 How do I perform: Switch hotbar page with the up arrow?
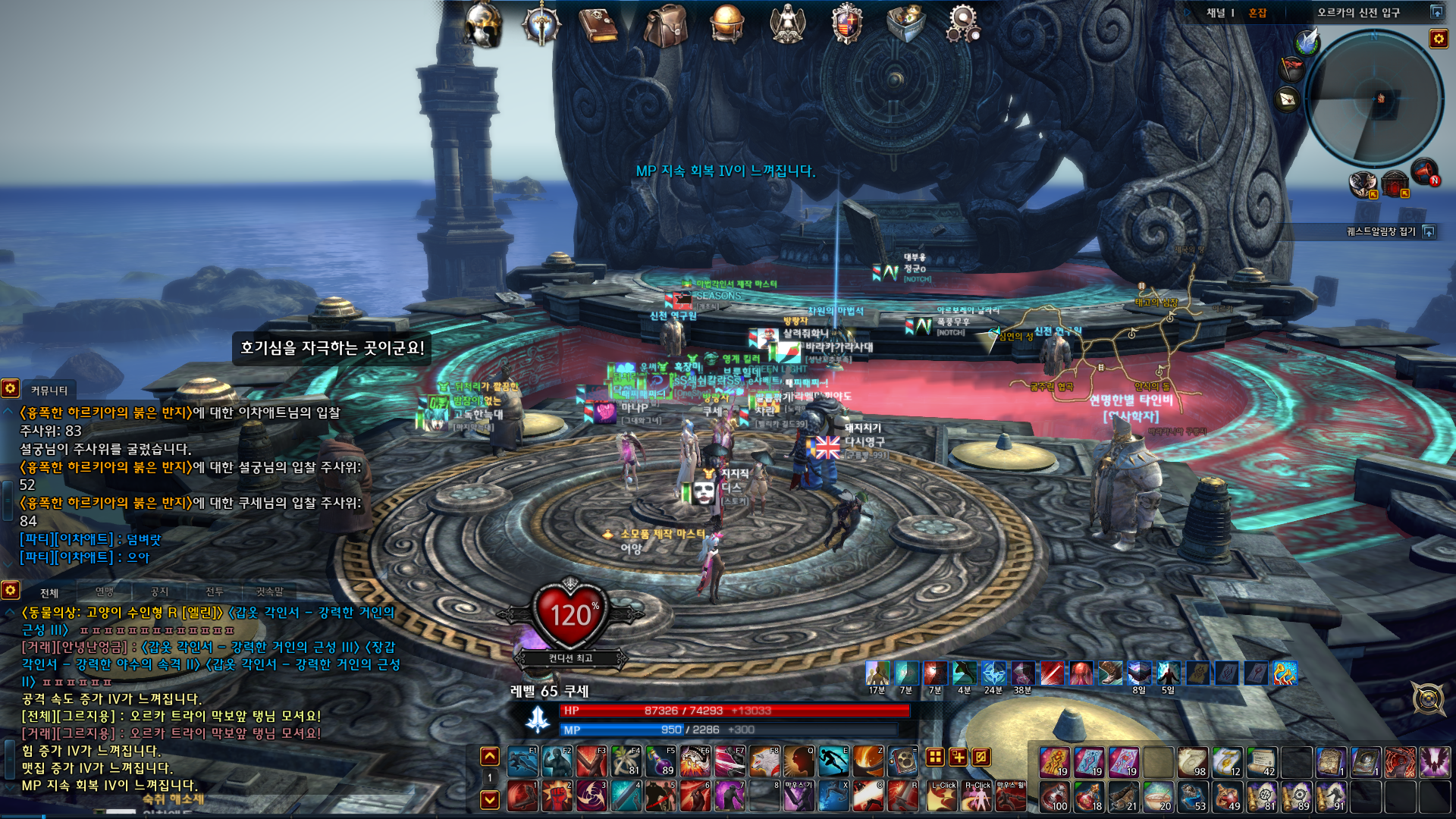click(x=490, y=756)
